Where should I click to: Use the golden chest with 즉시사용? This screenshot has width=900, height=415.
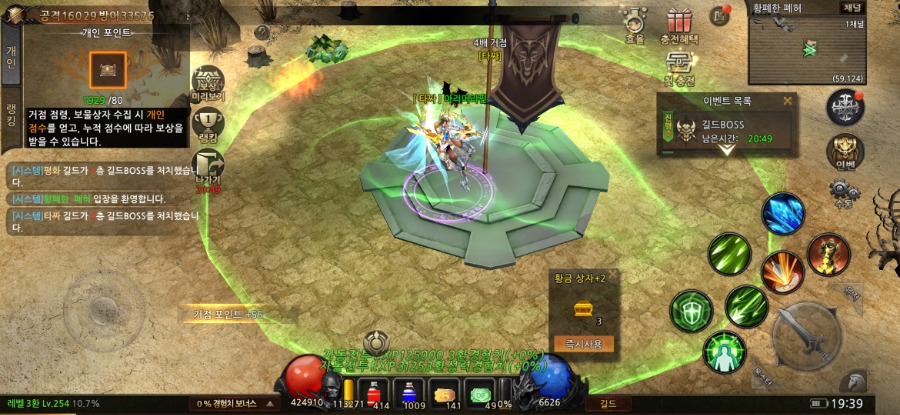coord(583,343)
